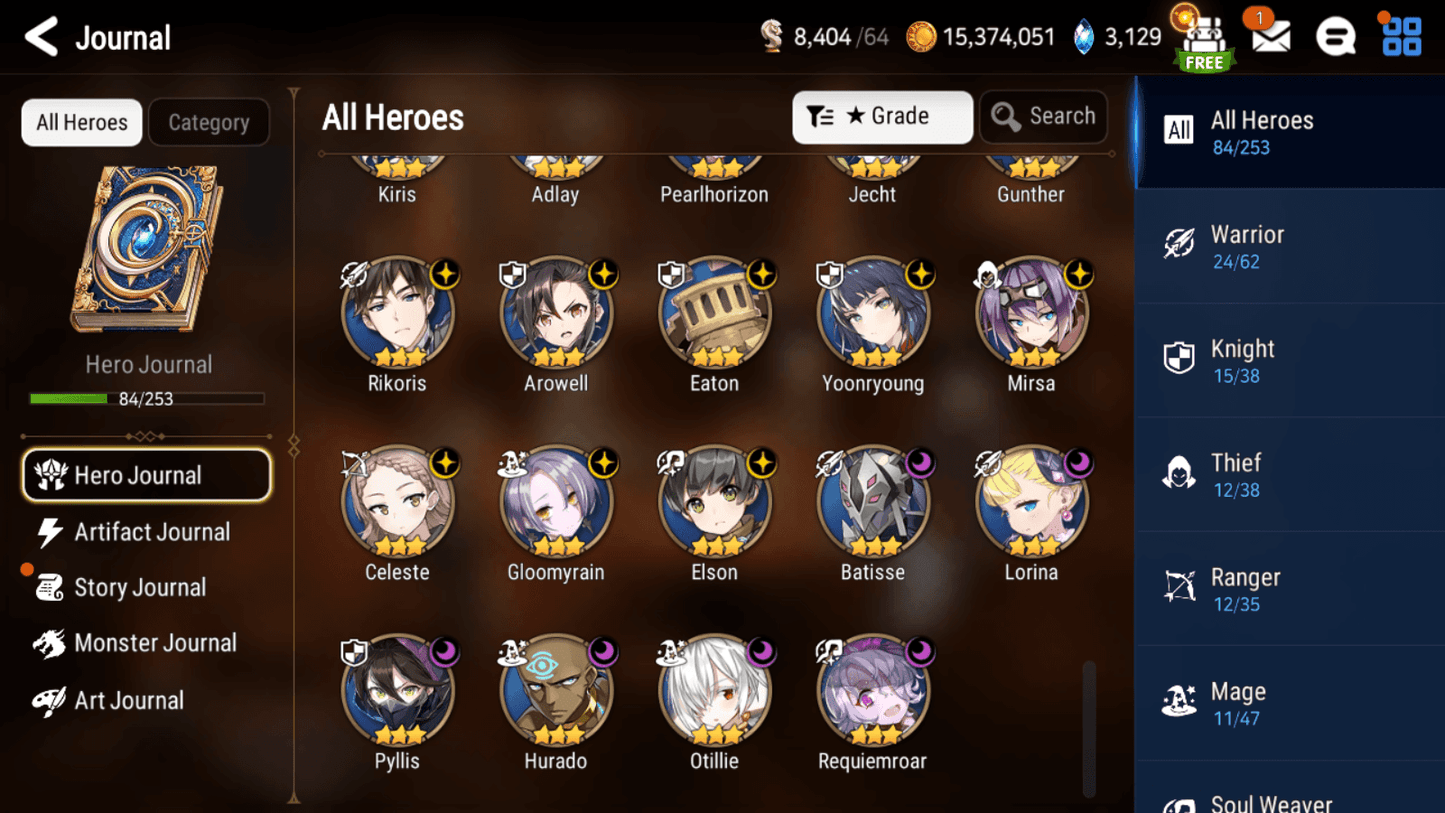Select the Knight shield icon in right sidebar
This screenshot has width=1445, height=813.
tap(1179, 358)
